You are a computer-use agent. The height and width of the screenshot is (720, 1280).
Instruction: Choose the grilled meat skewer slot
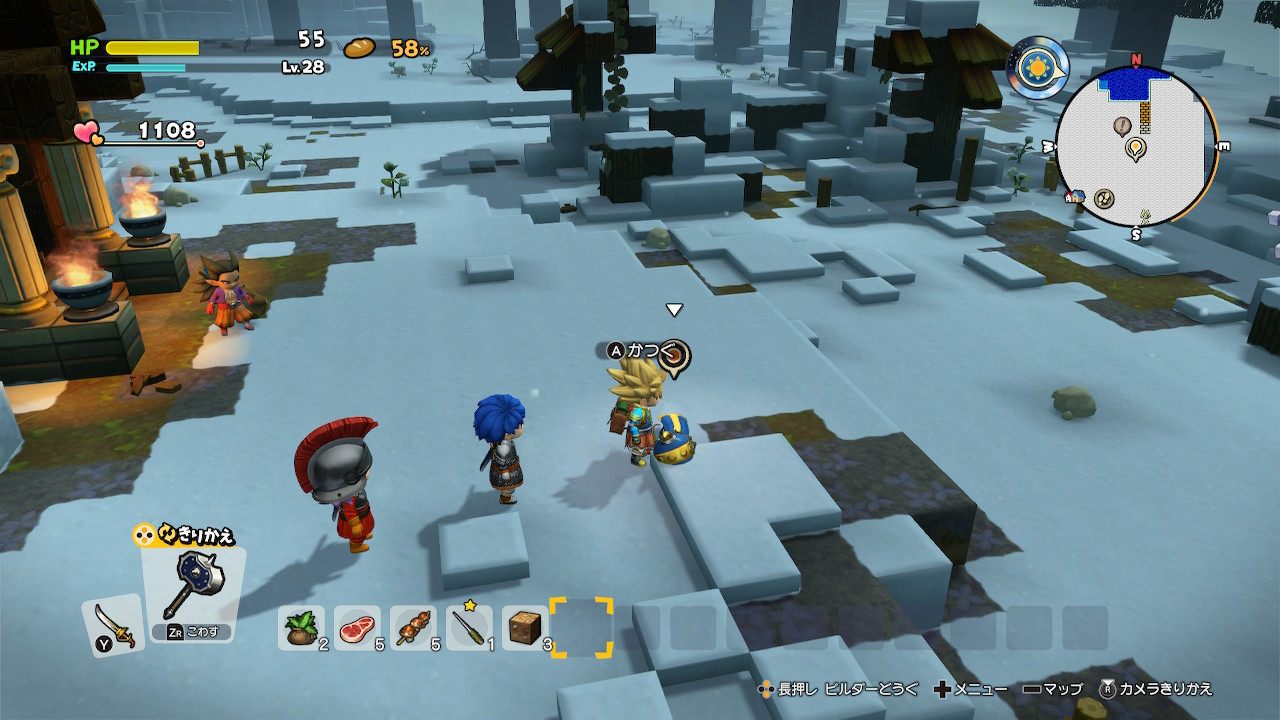coord(412,628)
